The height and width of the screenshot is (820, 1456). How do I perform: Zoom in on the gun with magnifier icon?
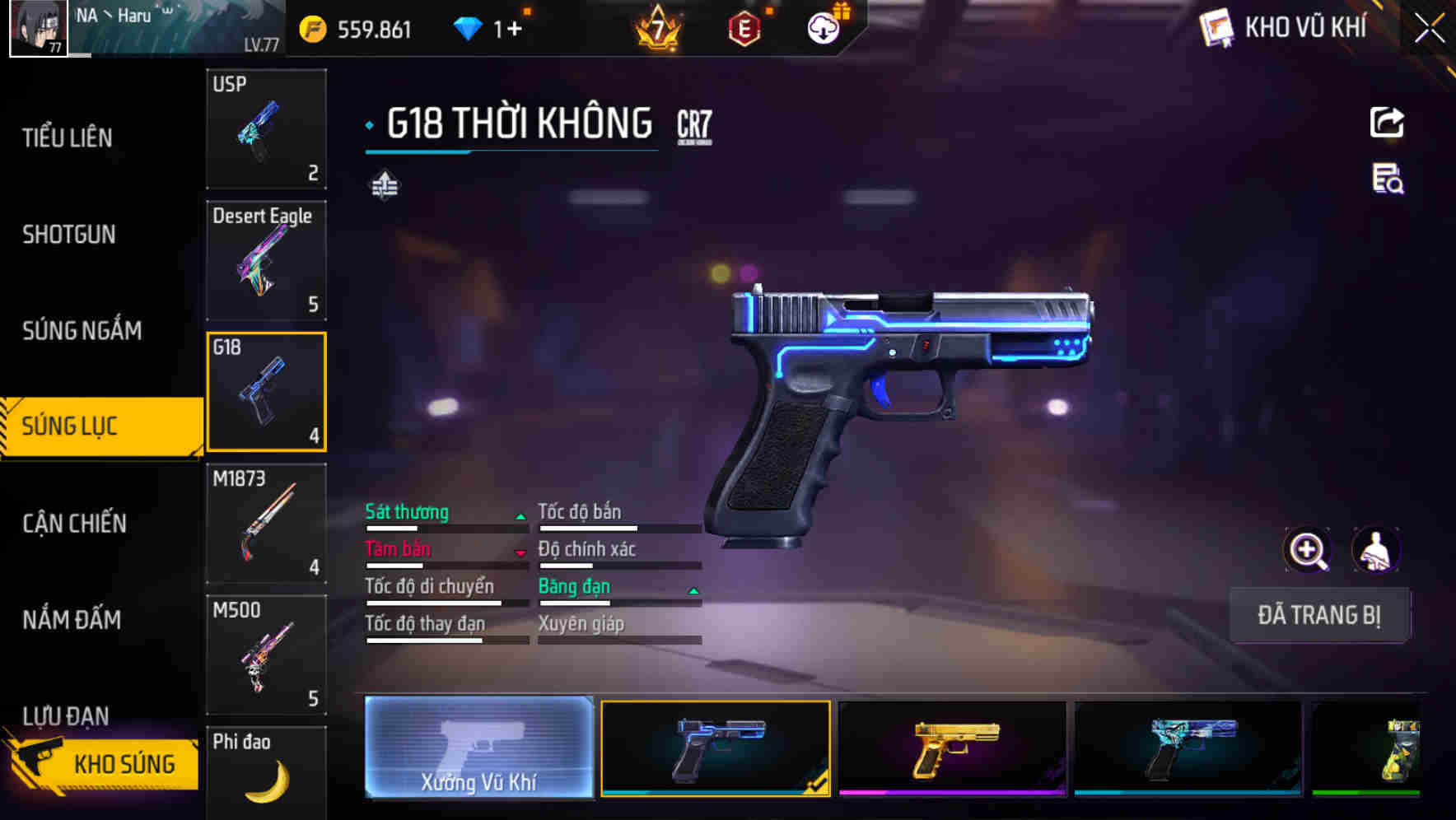coord(1309,550)
